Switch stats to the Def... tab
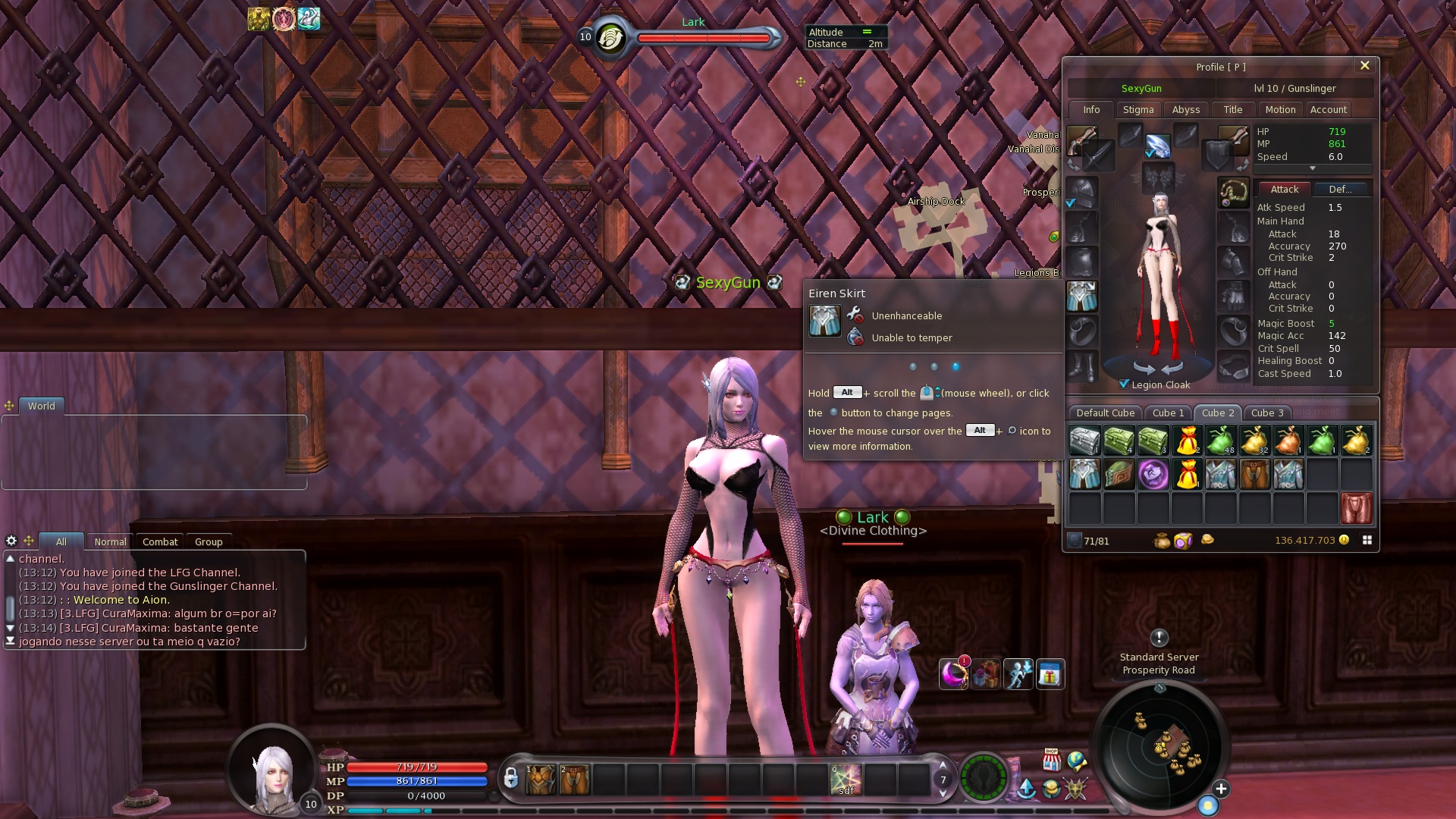This screenshot has width=1456, height=819. tap(1340, 190)
